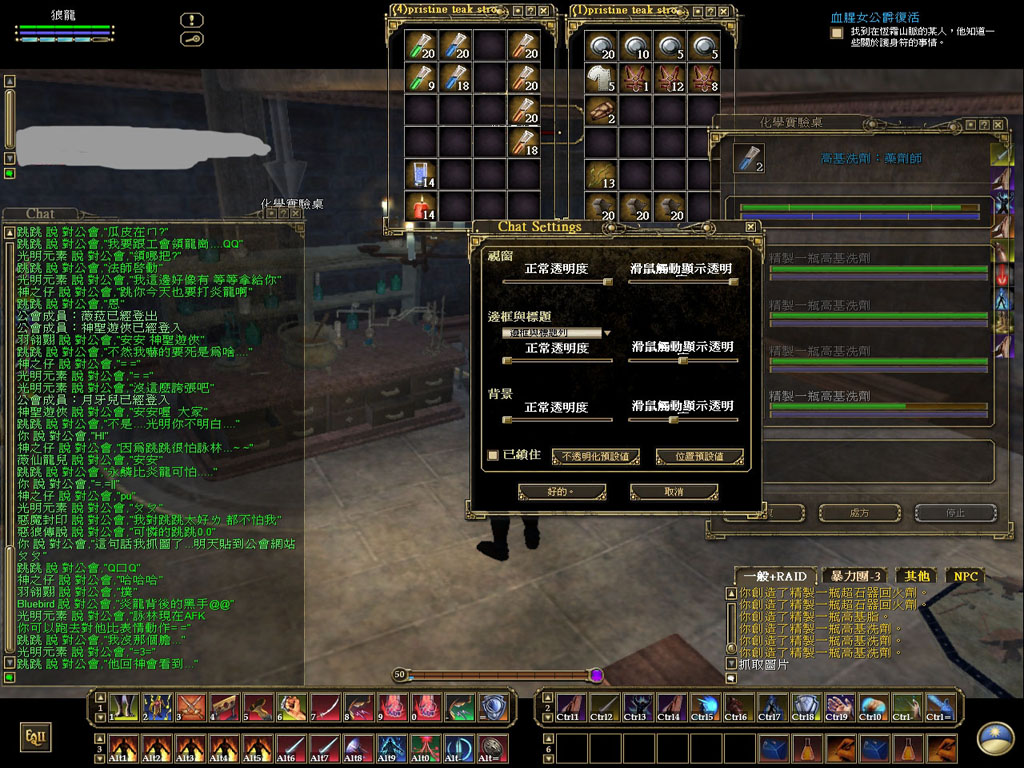Select the white shirt pattern stack of 5
This screenshot has height=768, width=1024.
tap(601, 78)
